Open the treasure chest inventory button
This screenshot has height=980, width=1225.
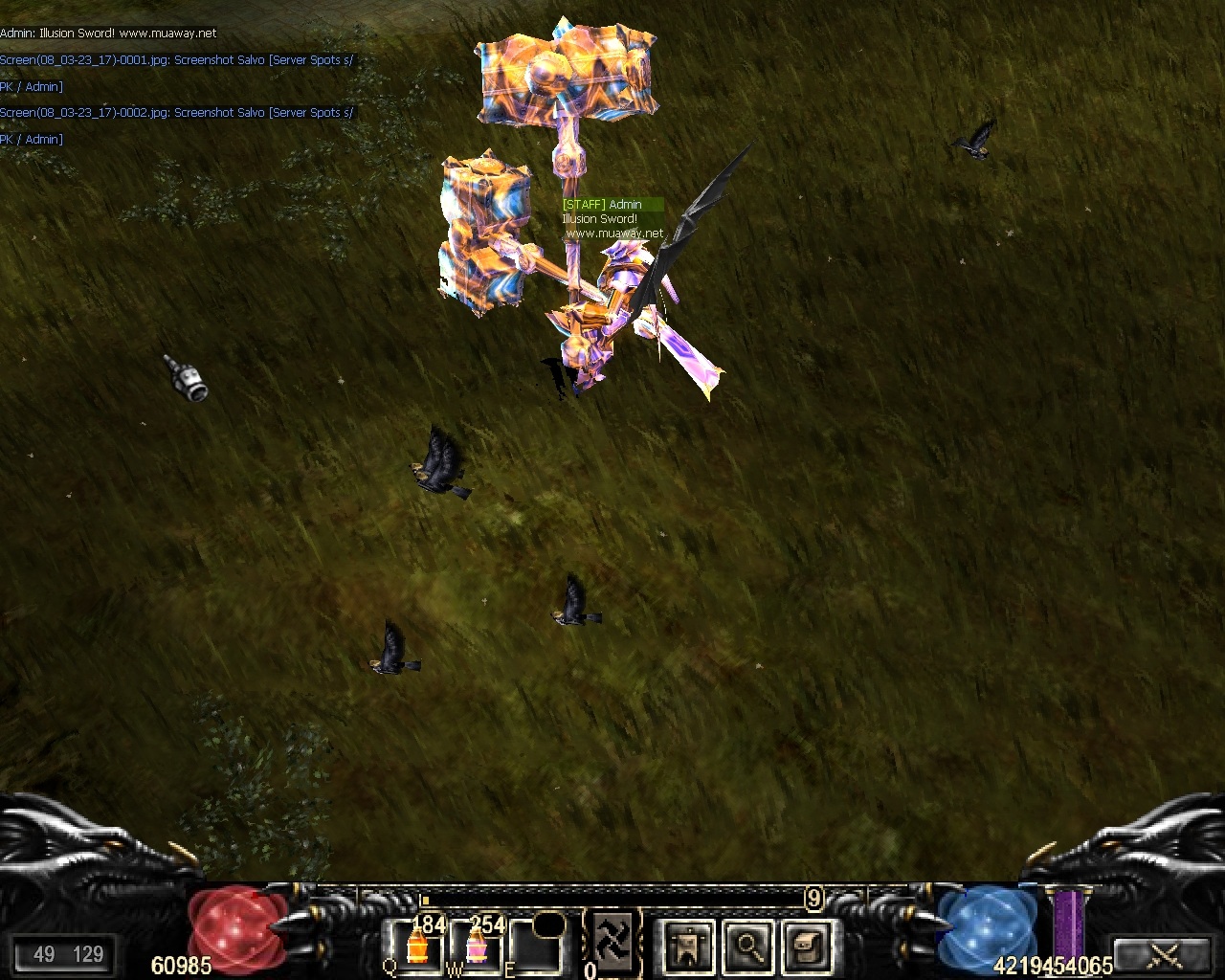[x=809, y=947]
